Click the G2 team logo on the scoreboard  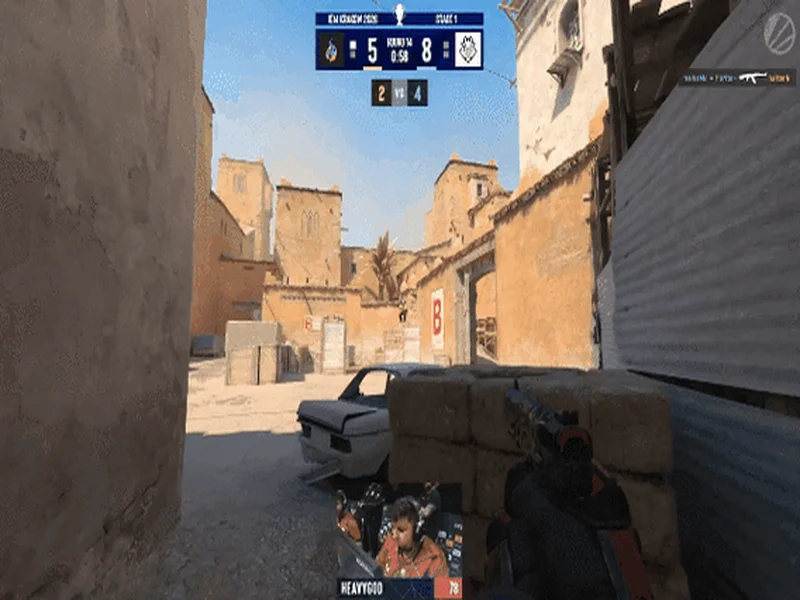click(x=467, y=49)
